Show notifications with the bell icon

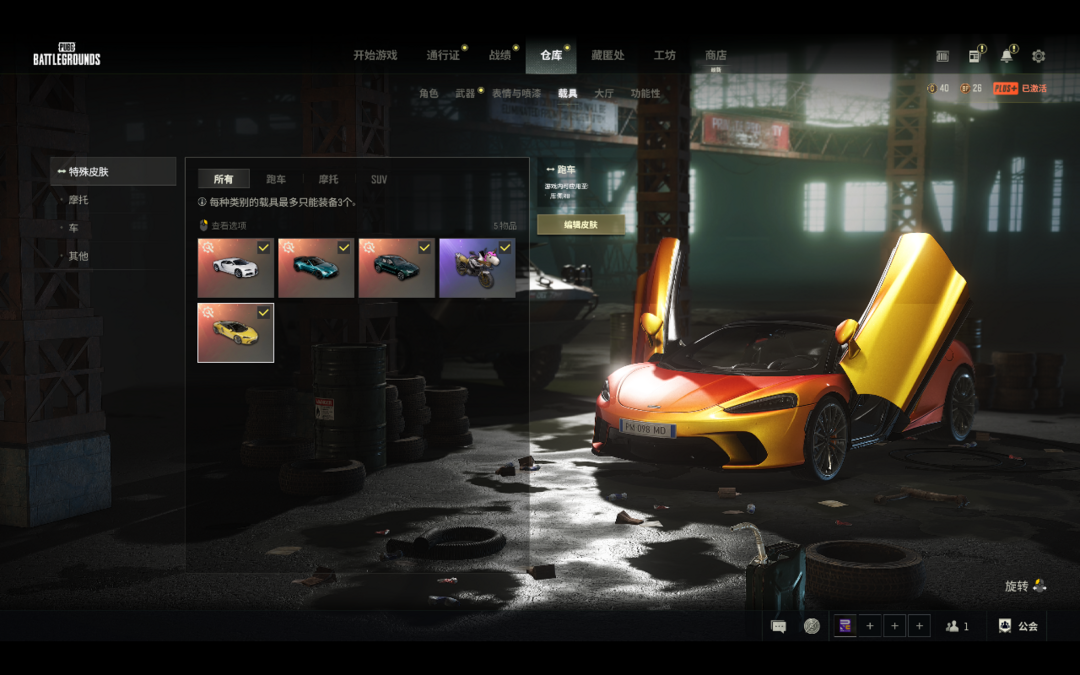pyautogui.click(x=1006, y=56)
